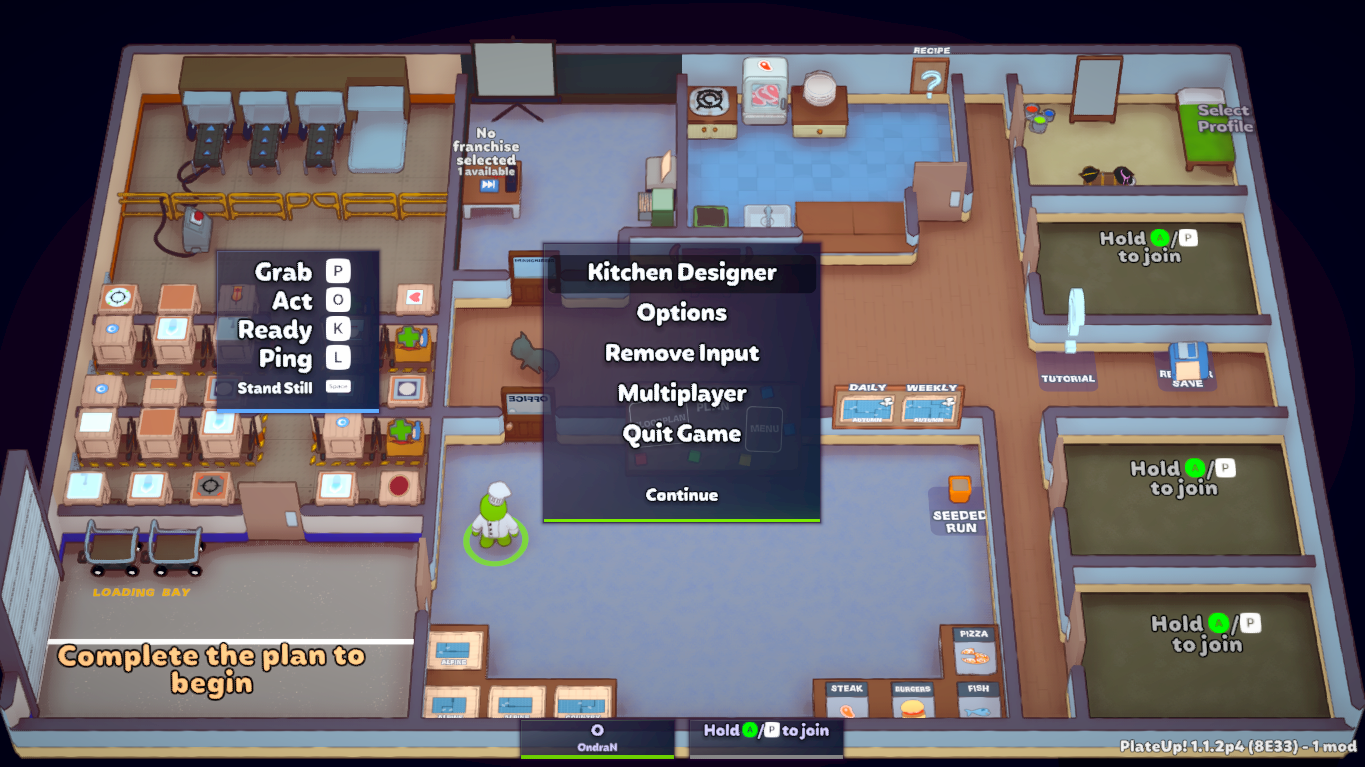Open the Kitchen Designer menu entry

click(682, 272)
